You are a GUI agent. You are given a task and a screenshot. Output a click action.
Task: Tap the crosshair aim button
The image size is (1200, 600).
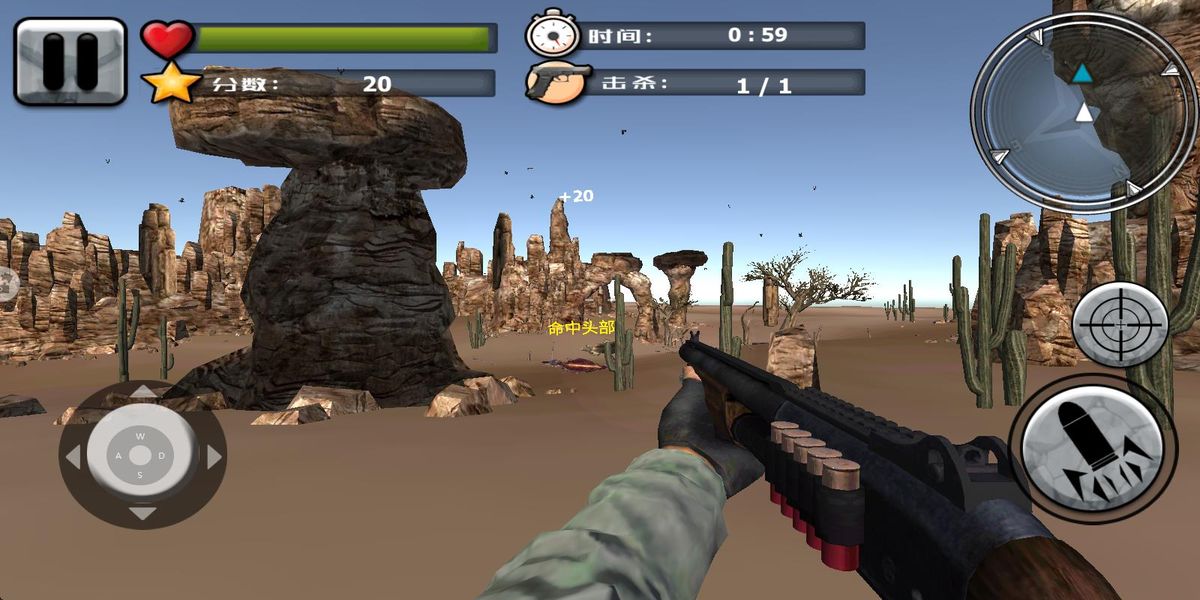coord(1120,324)
